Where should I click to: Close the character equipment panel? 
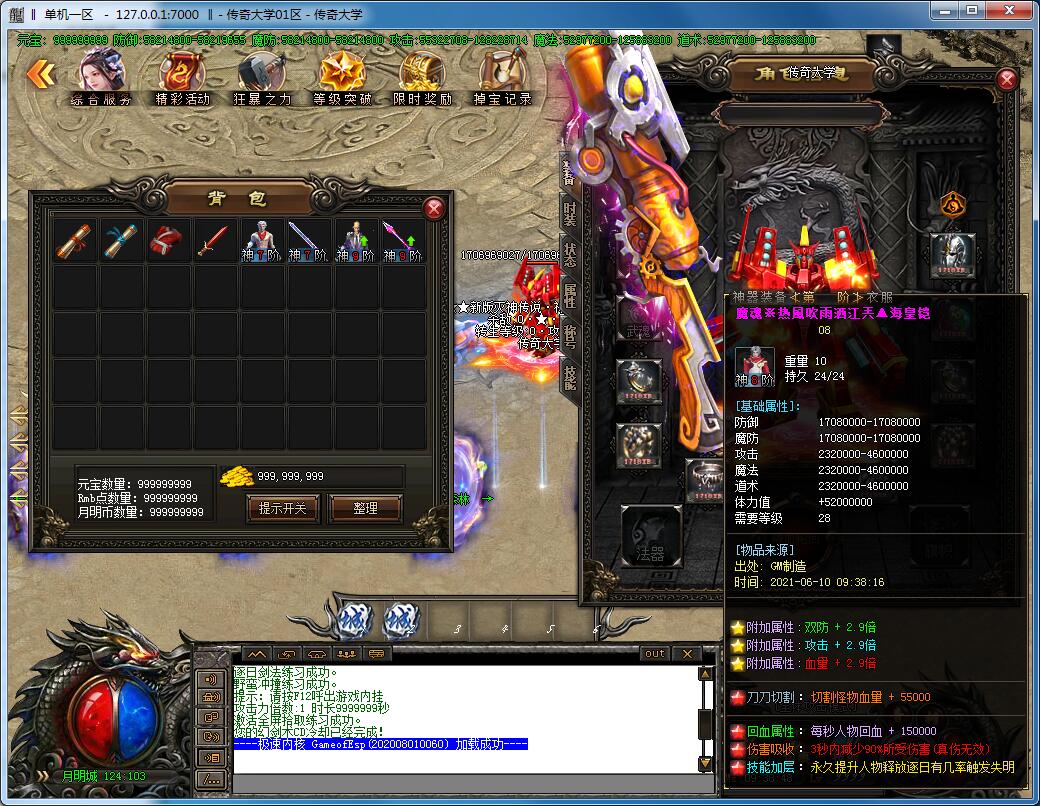pos(1007,79)
